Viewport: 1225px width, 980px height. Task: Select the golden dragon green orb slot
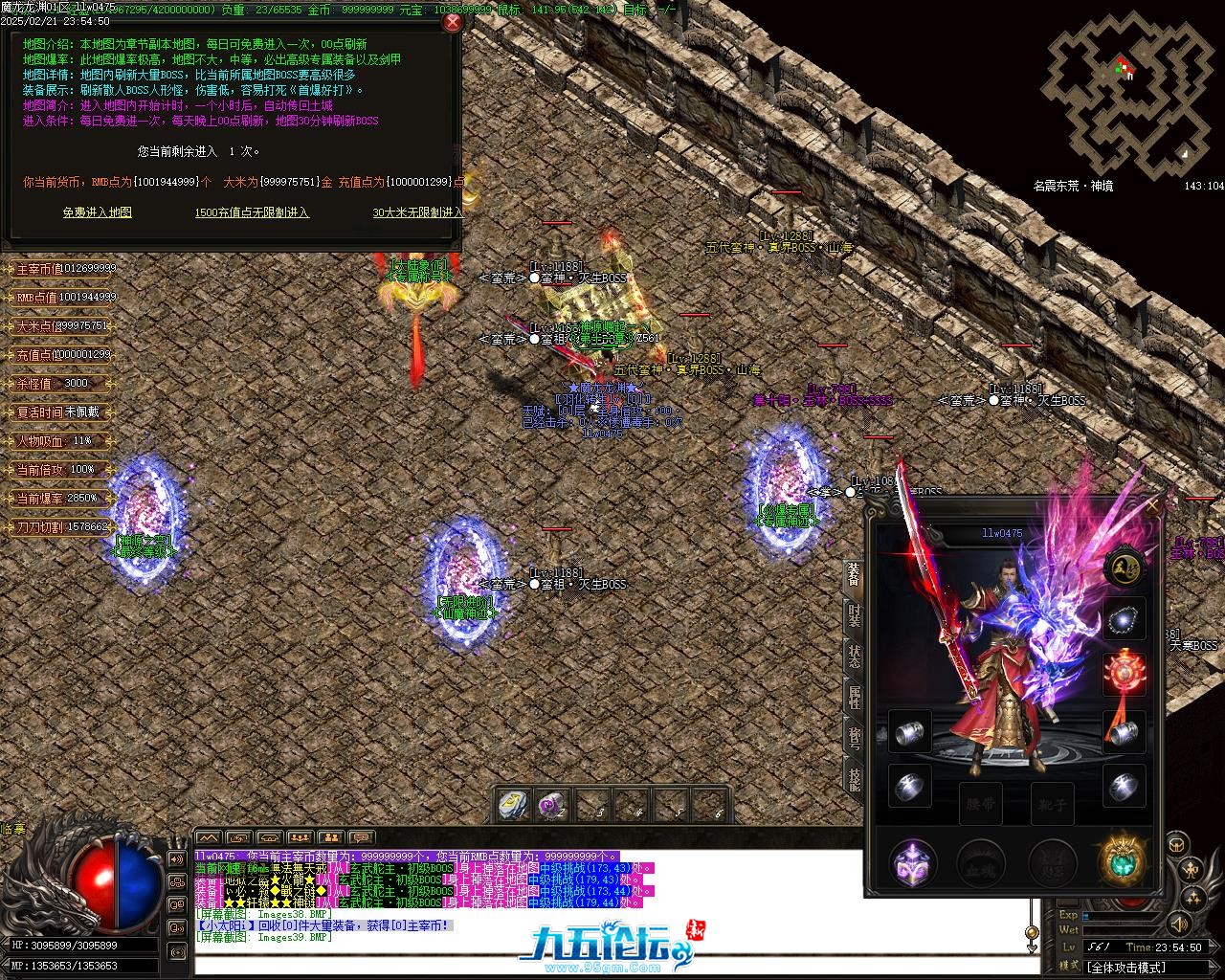pyautogui.click(x=1122, y=862)
